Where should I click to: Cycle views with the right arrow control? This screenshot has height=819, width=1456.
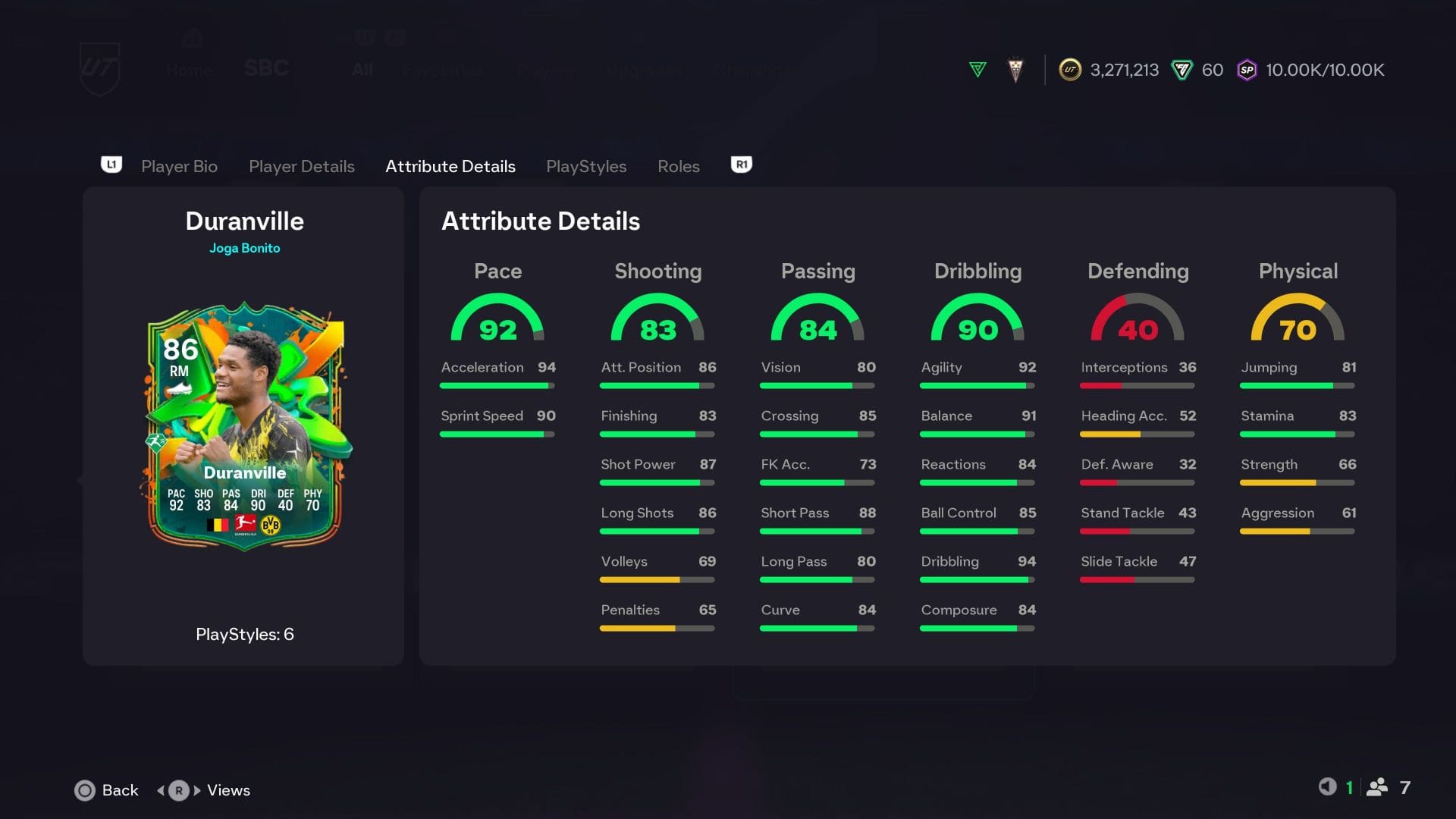pyautogui.click(x=194, y=790)
